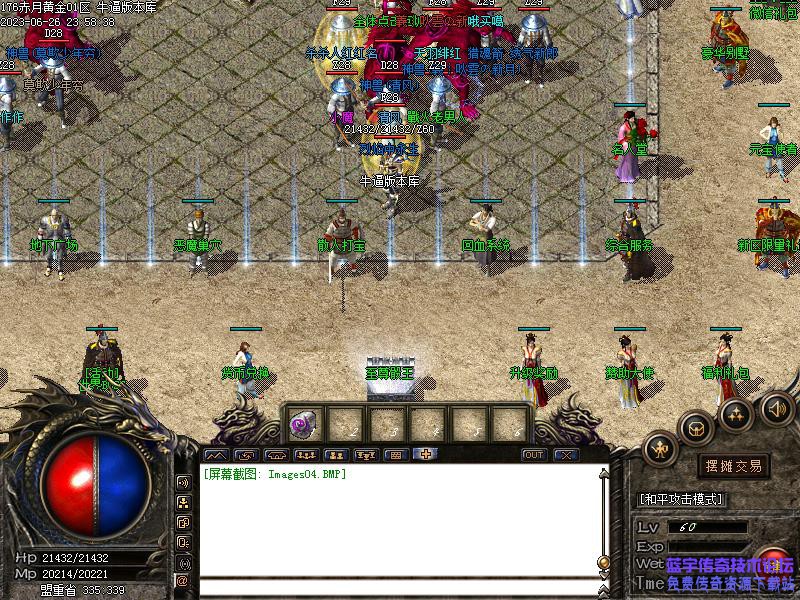Click the chat scrollbar's round thumb
The width and height of the screenshot is (800, 600).
pos(603,561)
